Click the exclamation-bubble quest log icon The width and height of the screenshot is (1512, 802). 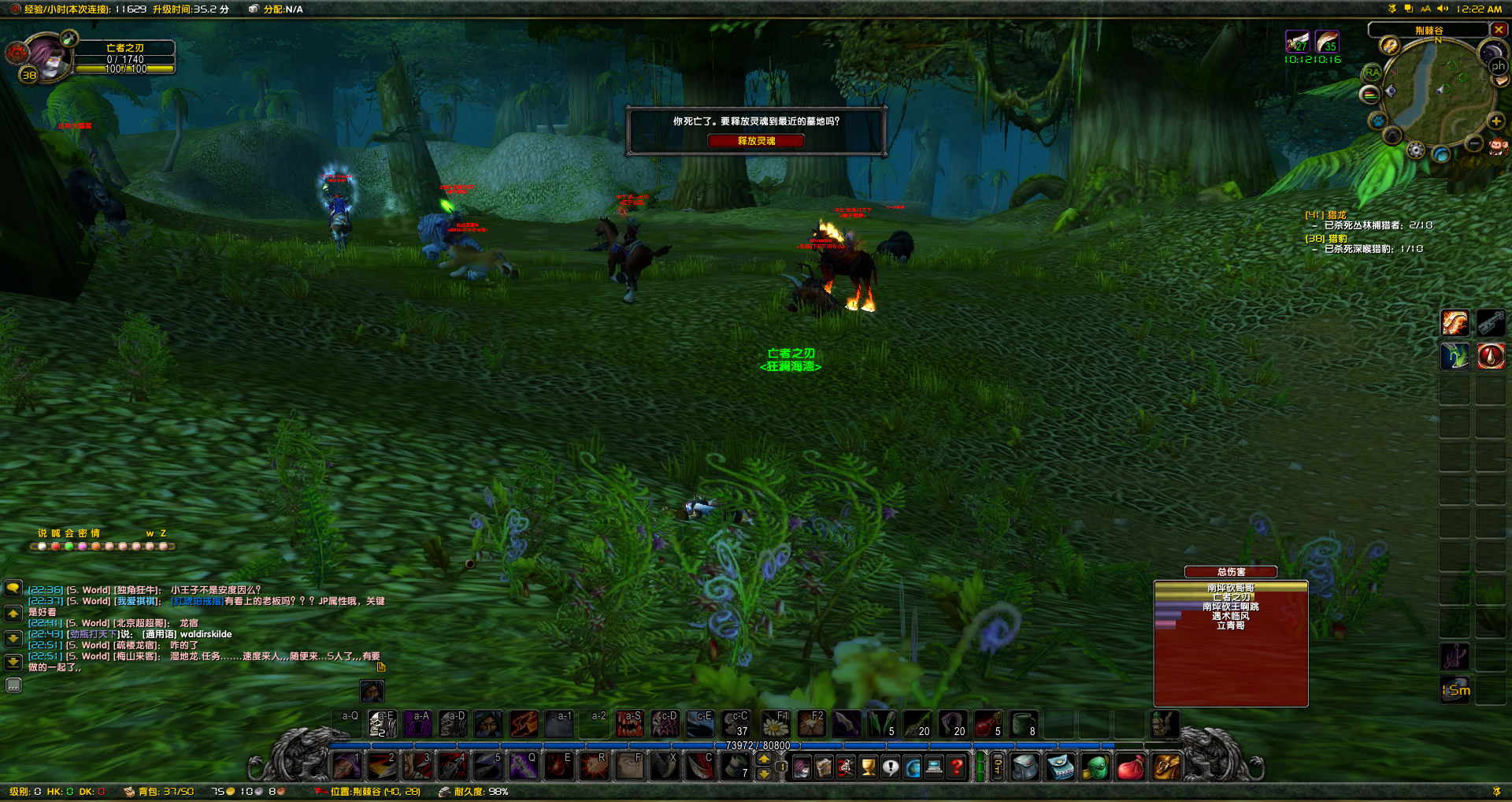click(x=890, y=767)
